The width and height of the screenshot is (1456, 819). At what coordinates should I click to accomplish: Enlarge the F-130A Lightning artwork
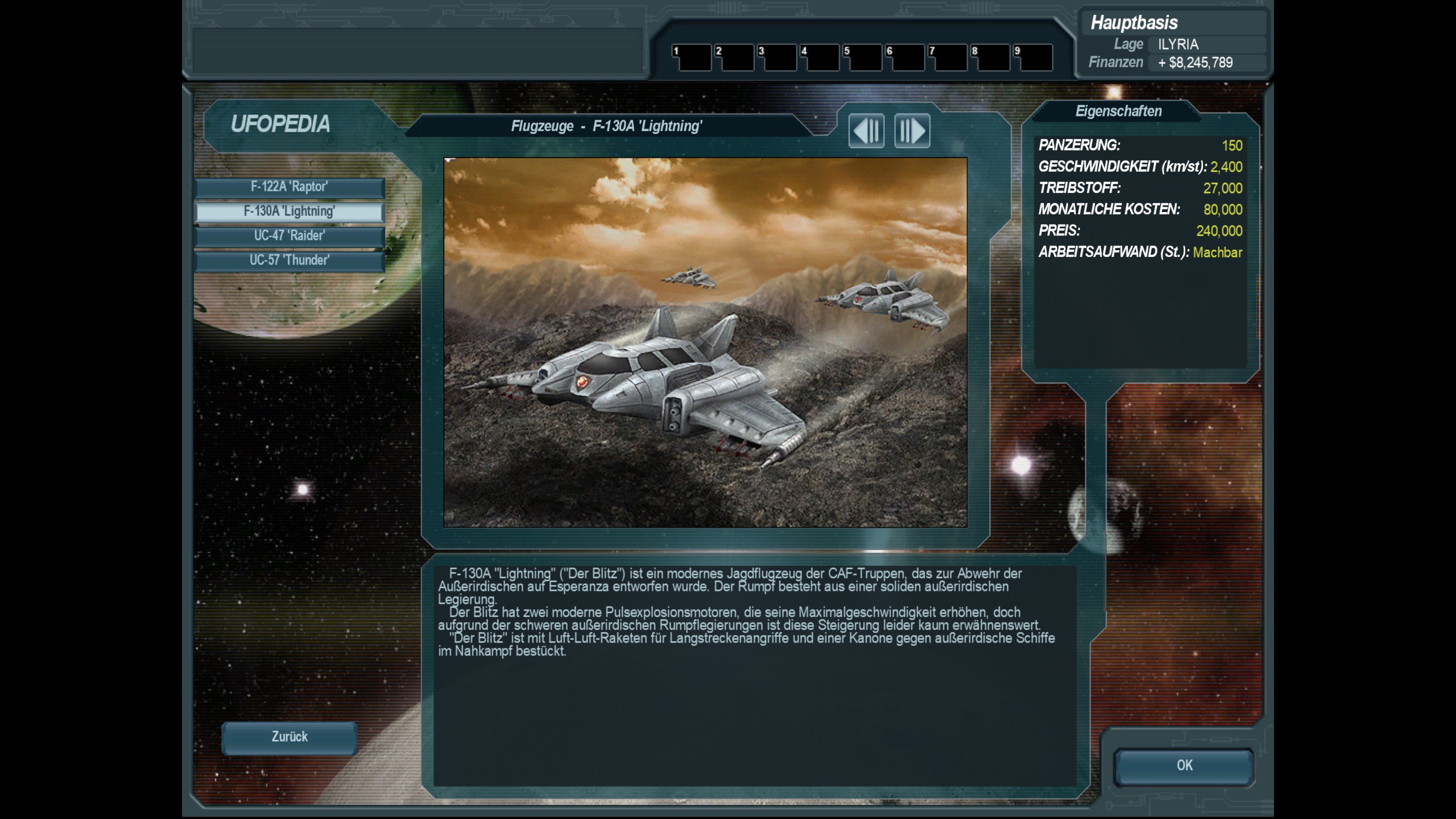point(705,342)
